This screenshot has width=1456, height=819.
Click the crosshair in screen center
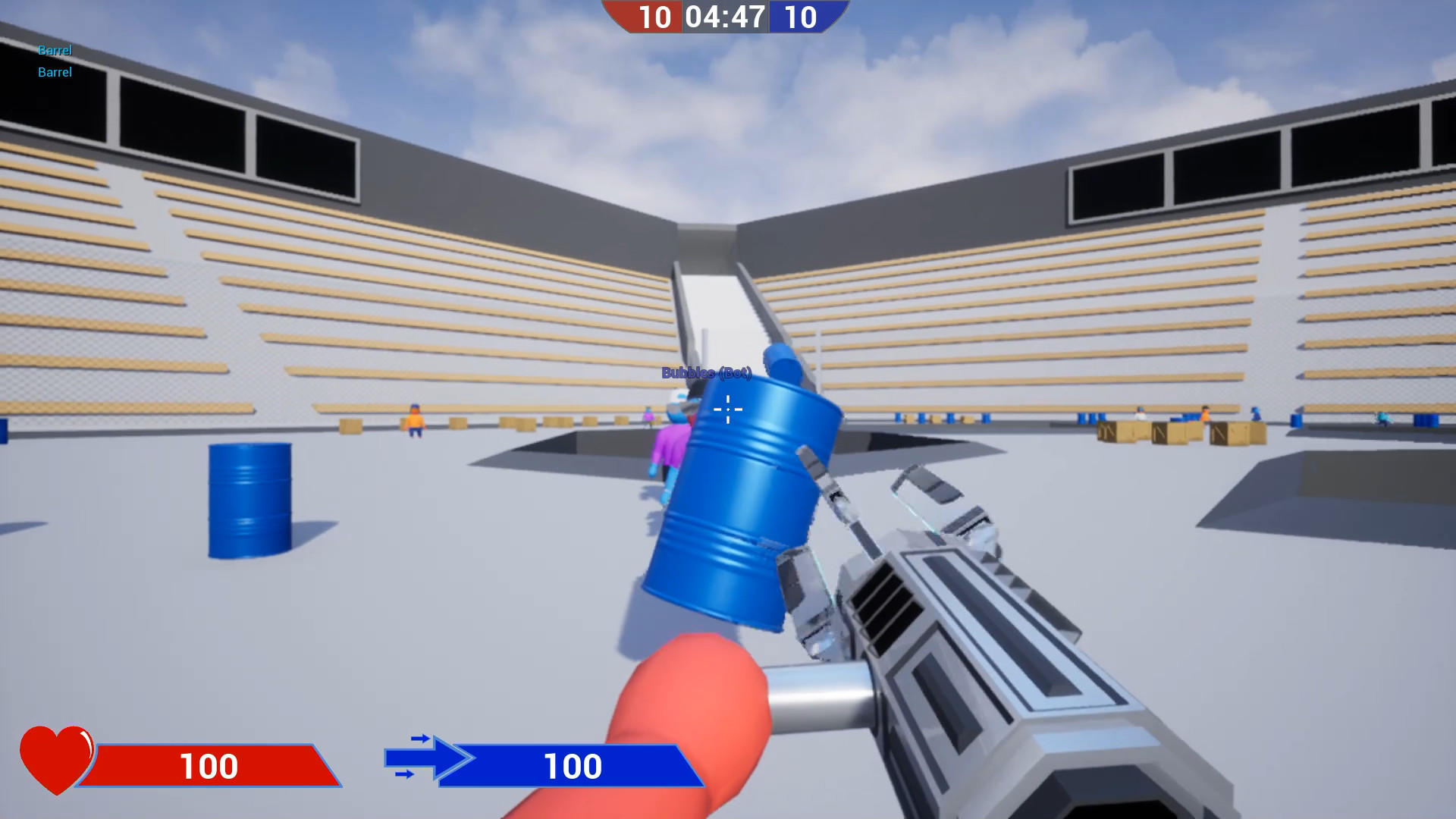click(x=727, y=409)
